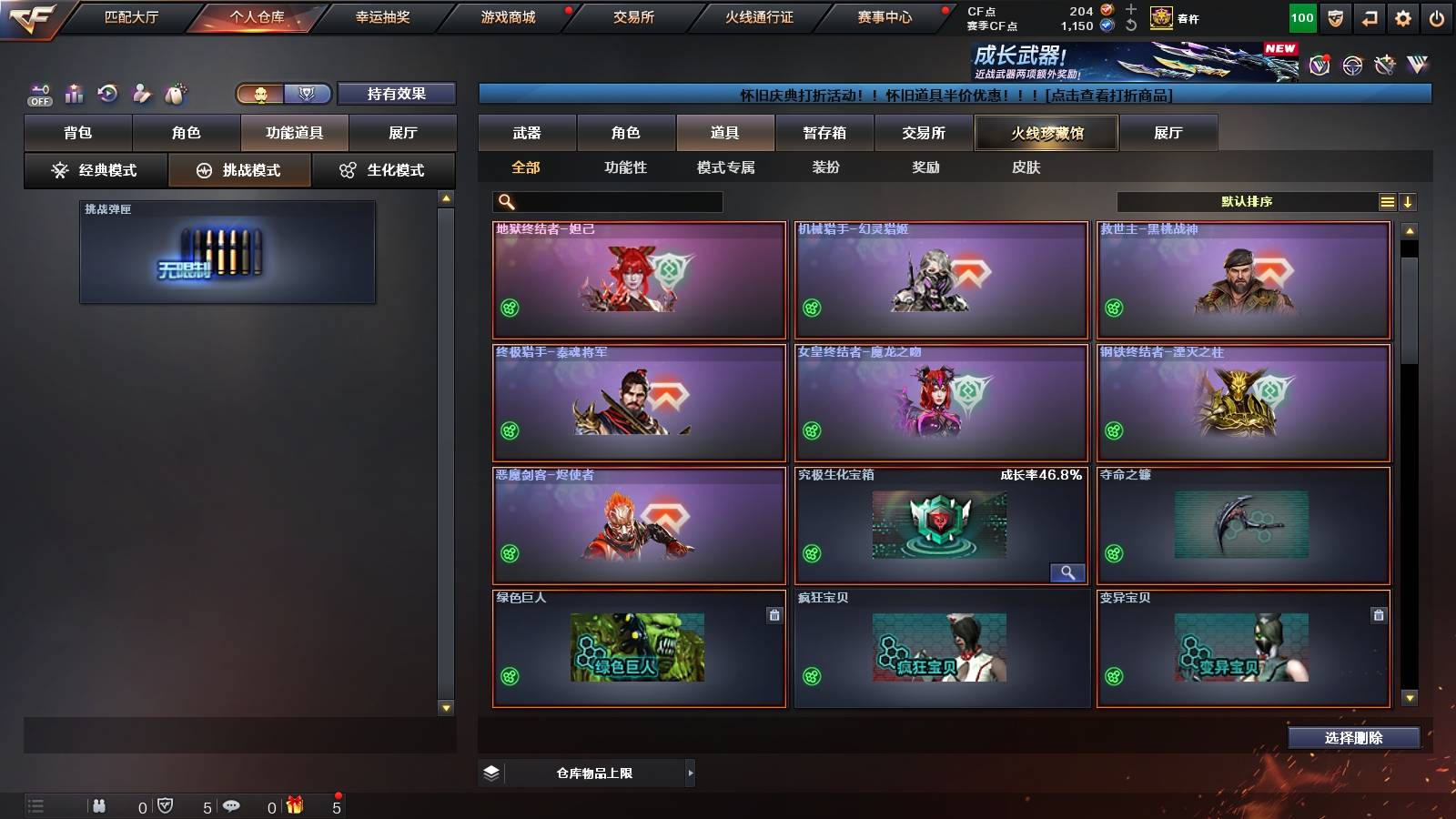Switch the OFF key toggle in top-left toolbar
The image size is (1456, 819).
tap(39, 92)
